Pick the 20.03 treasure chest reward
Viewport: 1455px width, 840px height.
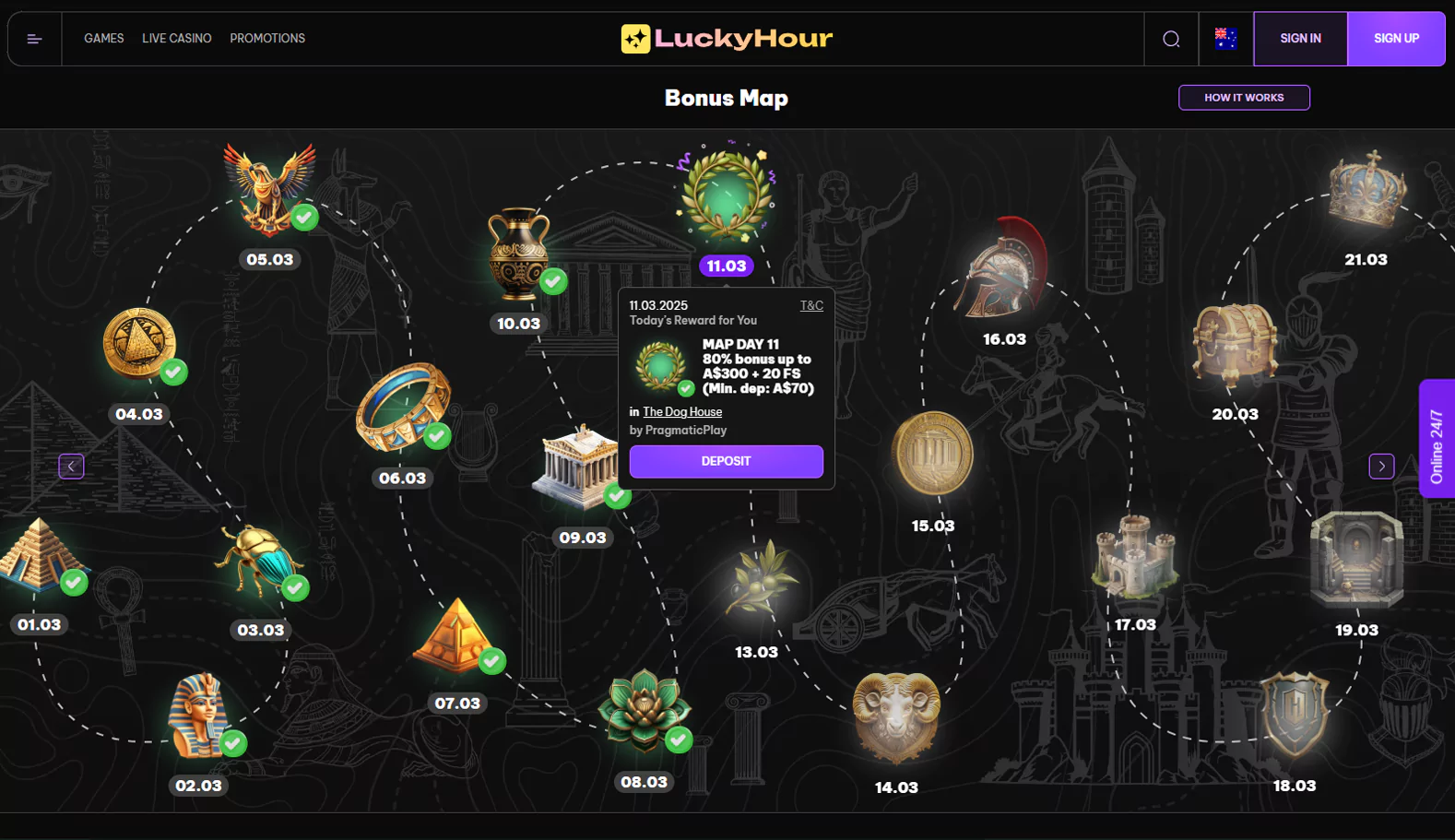[1235, 345]
